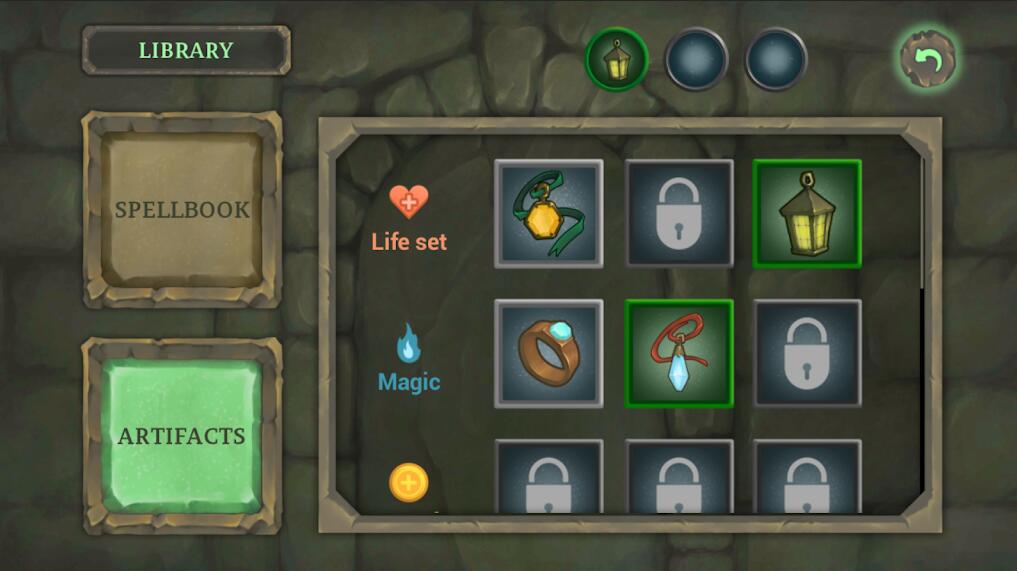Image resolution: width=1017 pixels, height=571 pixels.
Task: Pick the blue crystal pendant artifact
Action: pos(679,354)
